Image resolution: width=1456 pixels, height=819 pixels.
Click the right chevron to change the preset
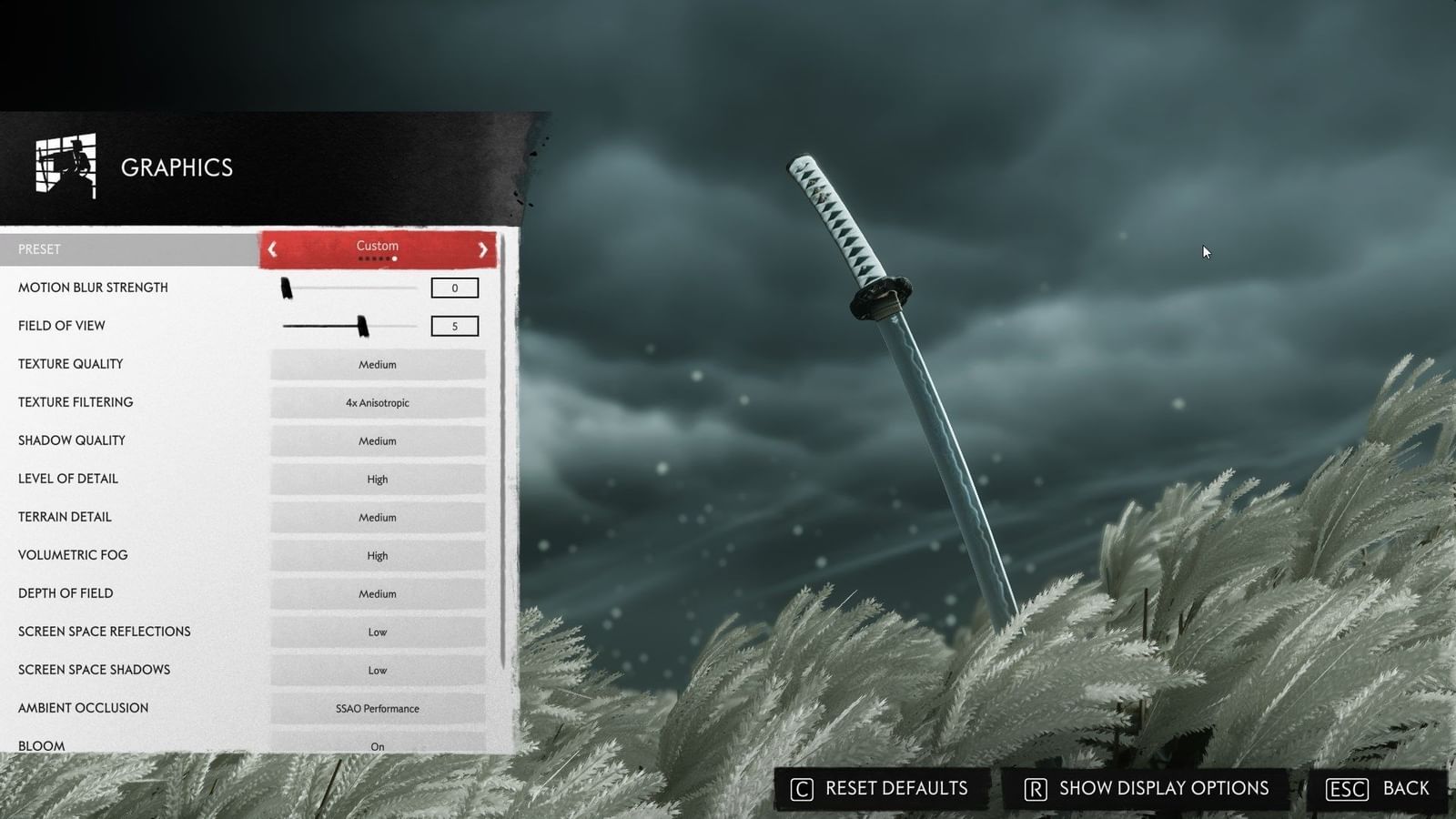[x=484, y=249]
